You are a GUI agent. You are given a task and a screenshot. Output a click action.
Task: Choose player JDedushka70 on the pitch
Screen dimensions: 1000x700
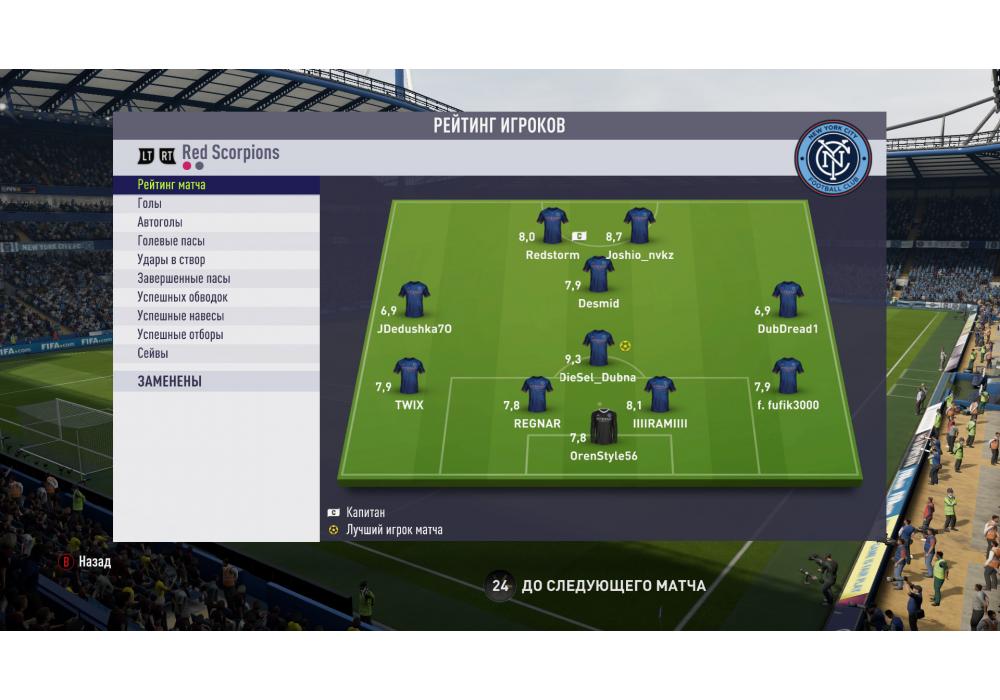pos(414,300)
